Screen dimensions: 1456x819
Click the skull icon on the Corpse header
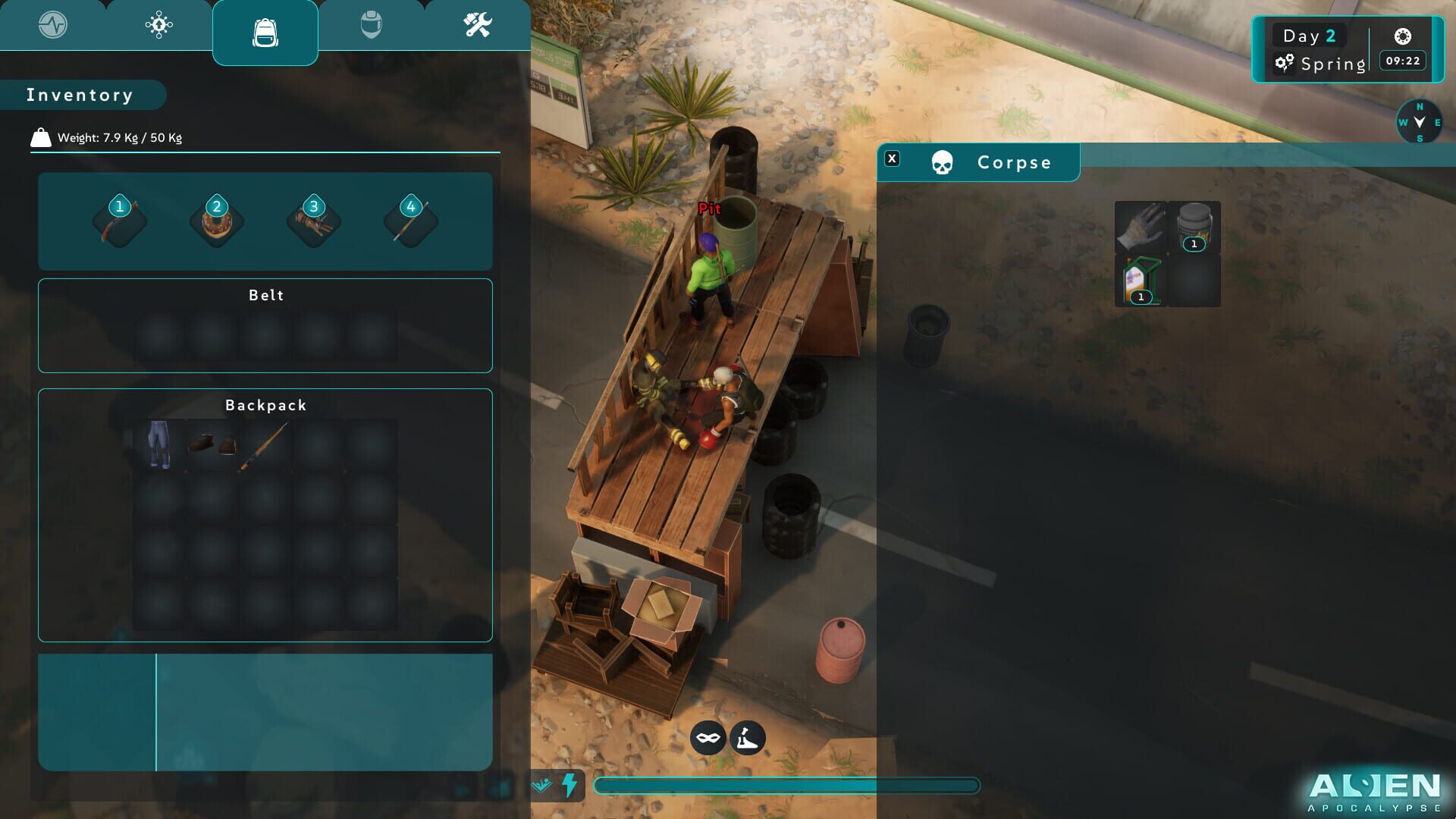(943, 162)
